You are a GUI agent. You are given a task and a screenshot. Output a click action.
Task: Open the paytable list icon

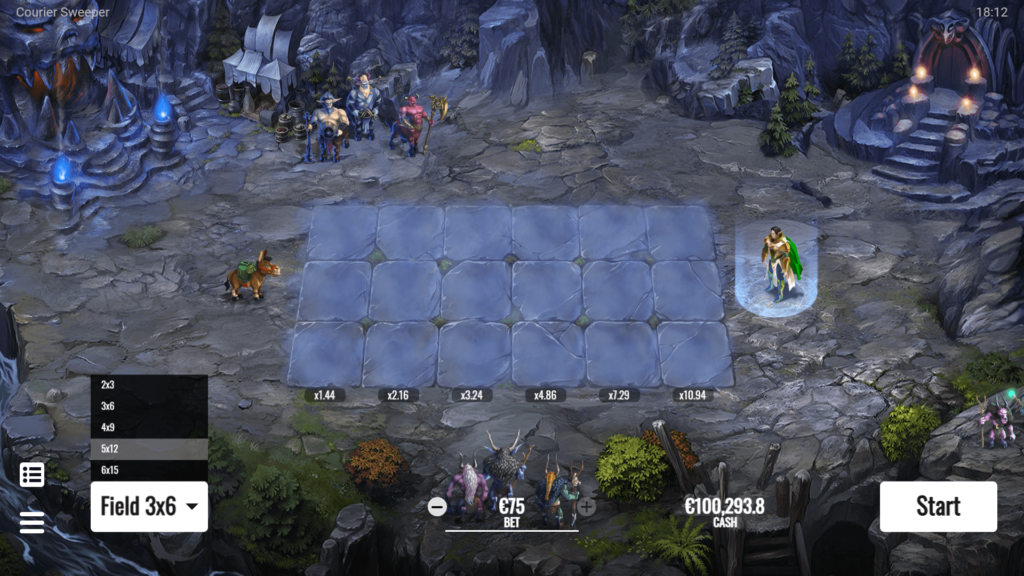click(x=32, y=475)
